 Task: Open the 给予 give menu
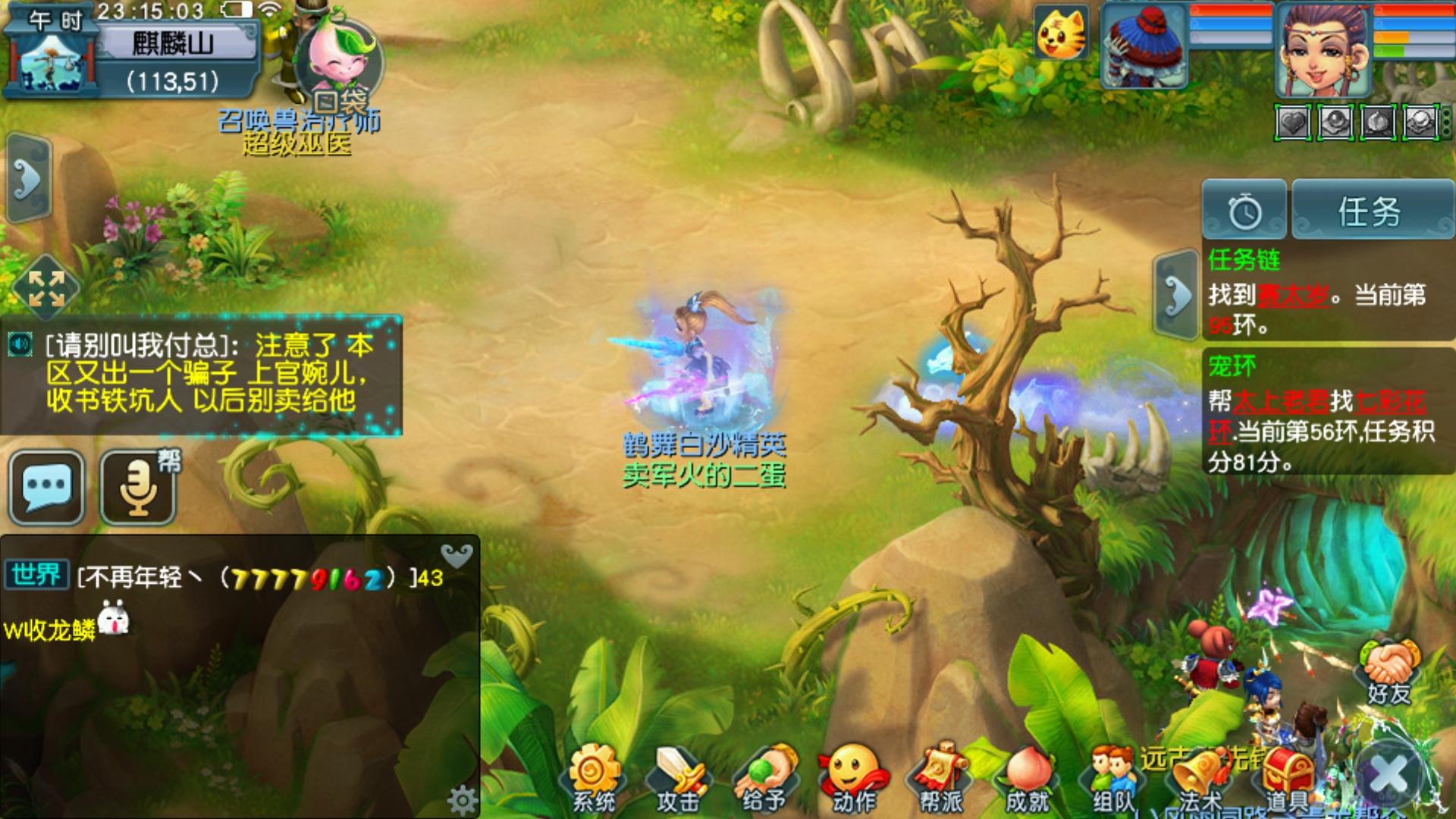764,777
